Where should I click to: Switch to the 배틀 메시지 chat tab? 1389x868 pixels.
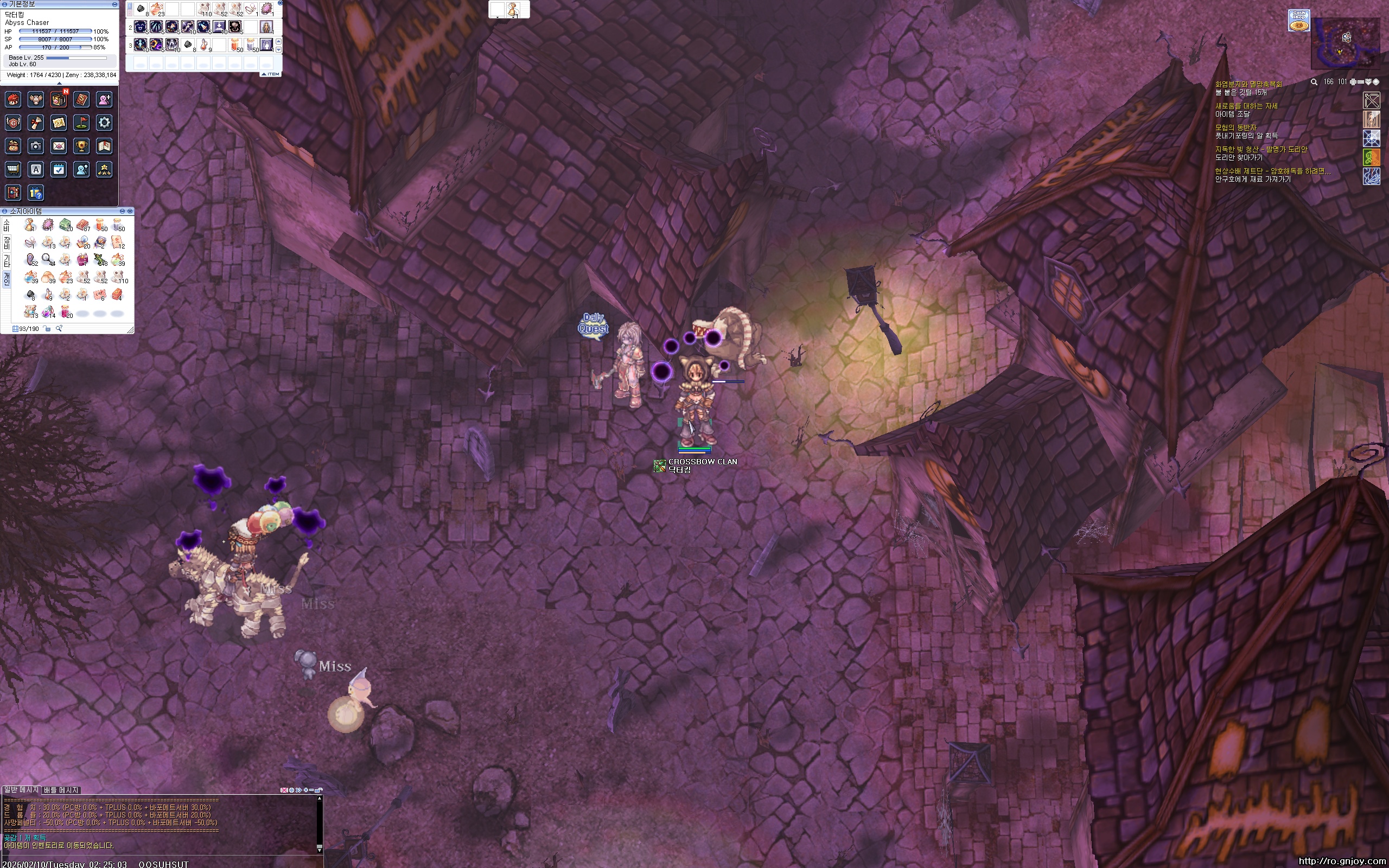click(61, 790)
